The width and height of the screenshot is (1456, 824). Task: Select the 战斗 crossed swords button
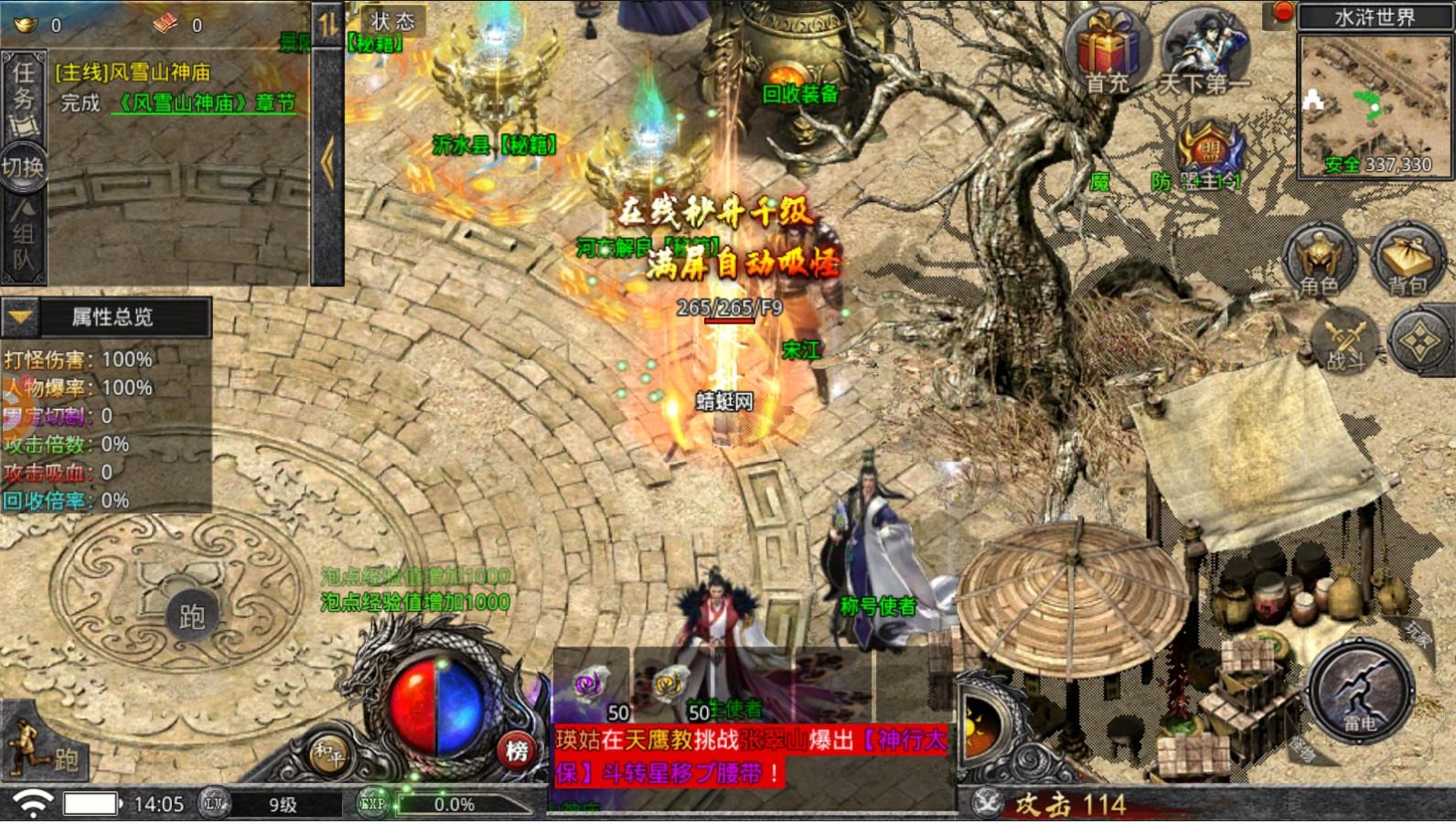point(1344,343)
